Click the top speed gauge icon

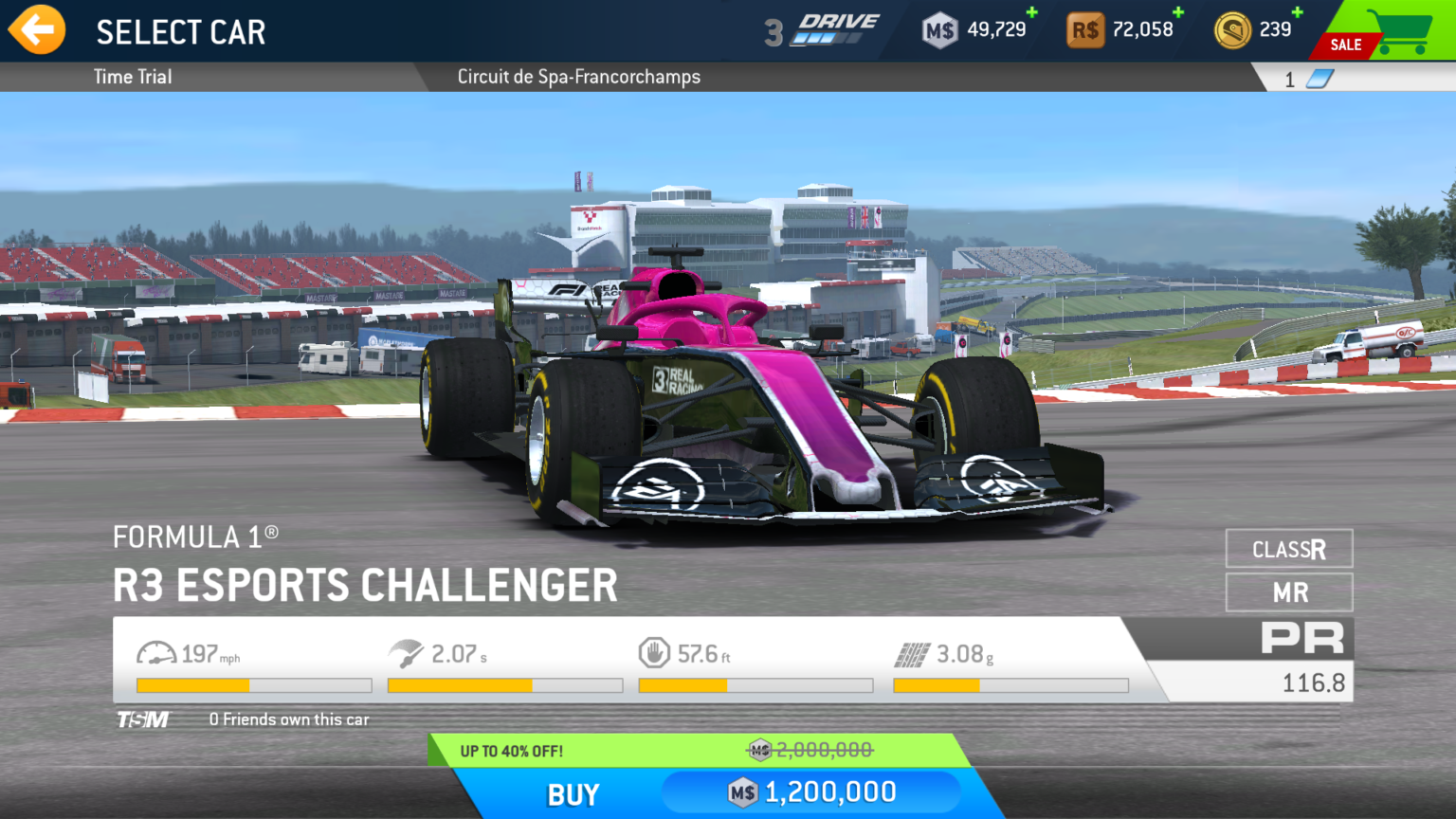click(157, 652)
